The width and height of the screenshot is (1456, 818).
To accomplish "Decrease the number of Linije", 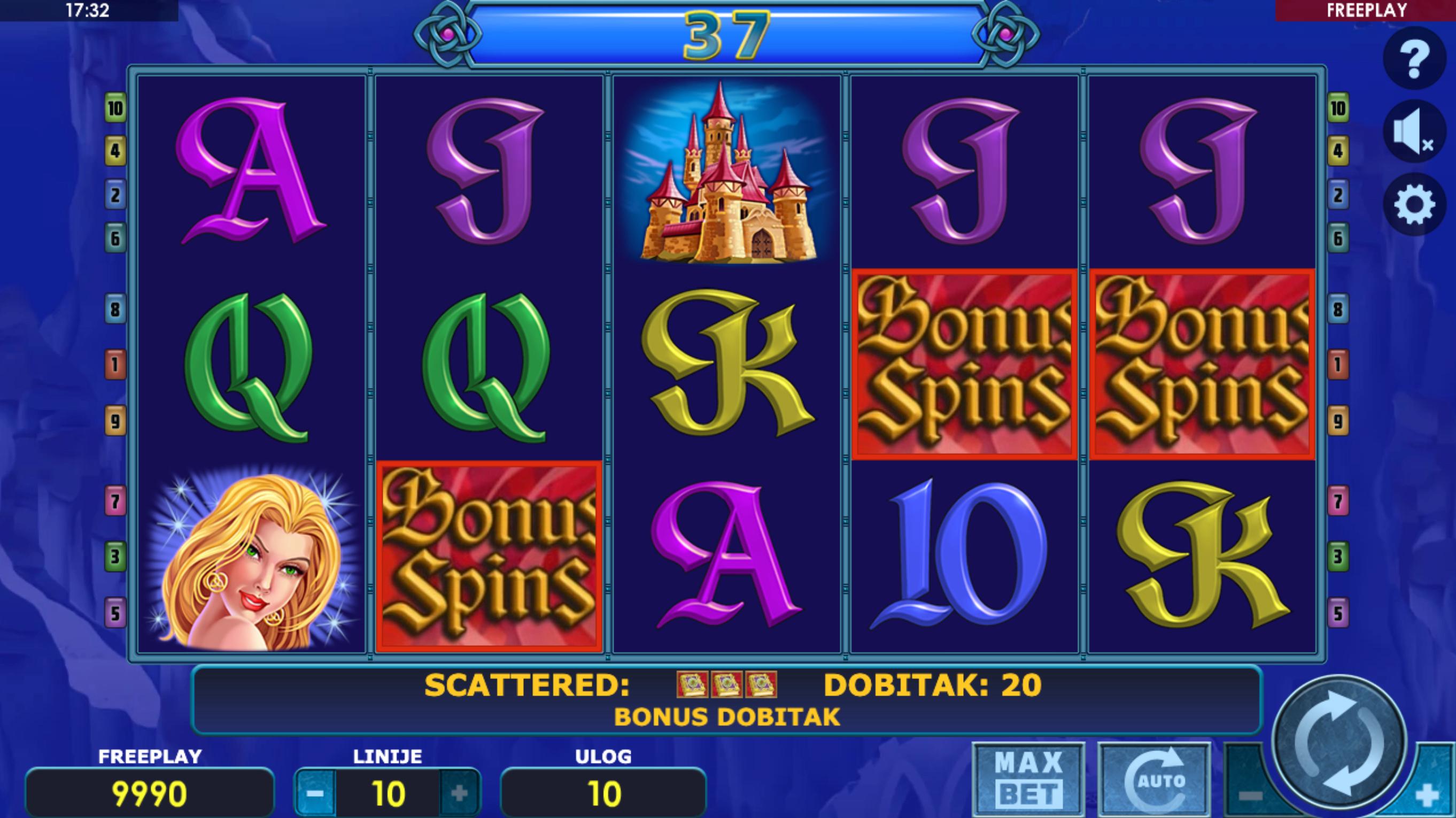I will pos(315,794).
